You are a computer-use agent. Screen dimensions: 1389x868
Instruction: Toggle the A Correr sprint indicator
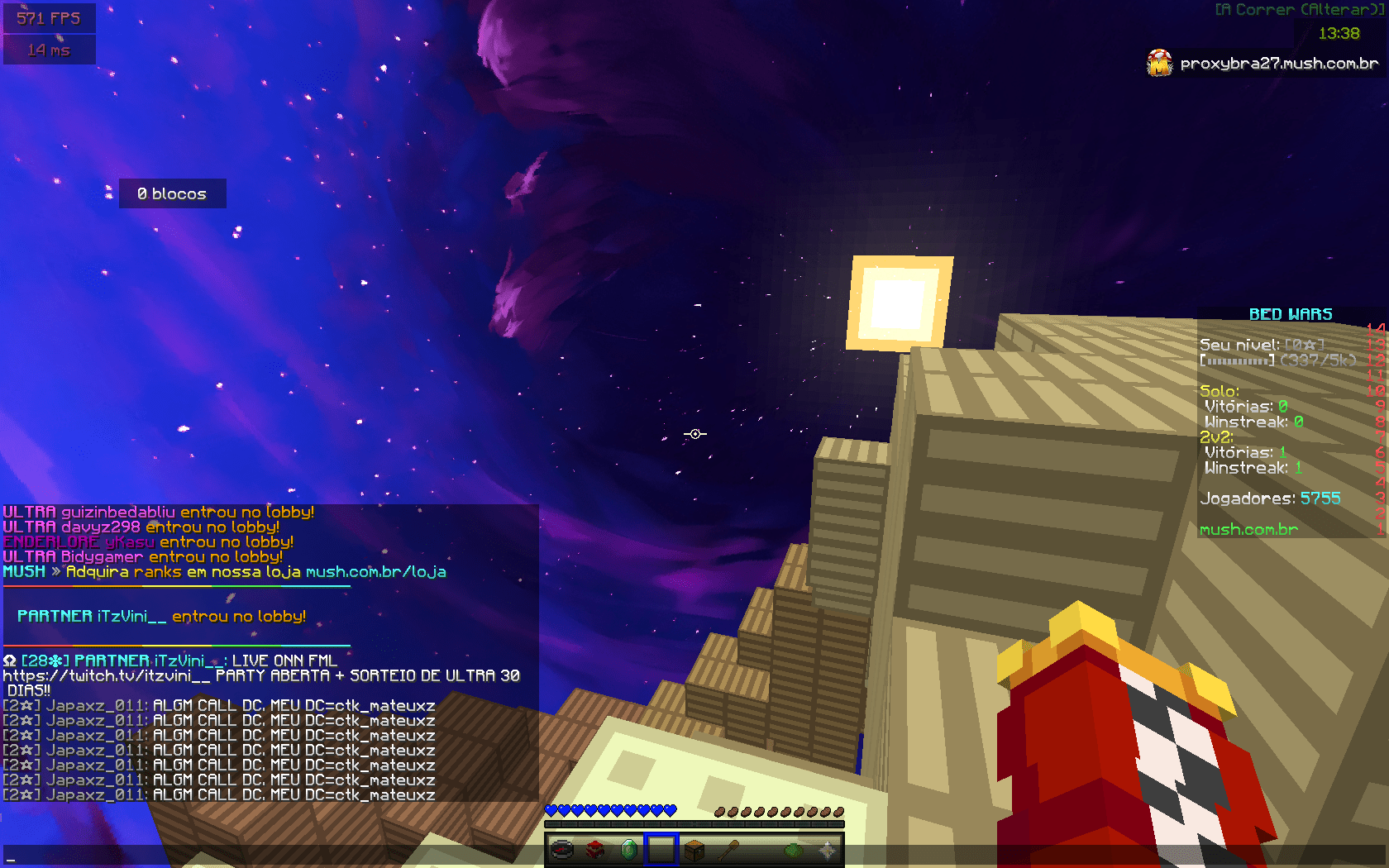(x=1298, y=10)
